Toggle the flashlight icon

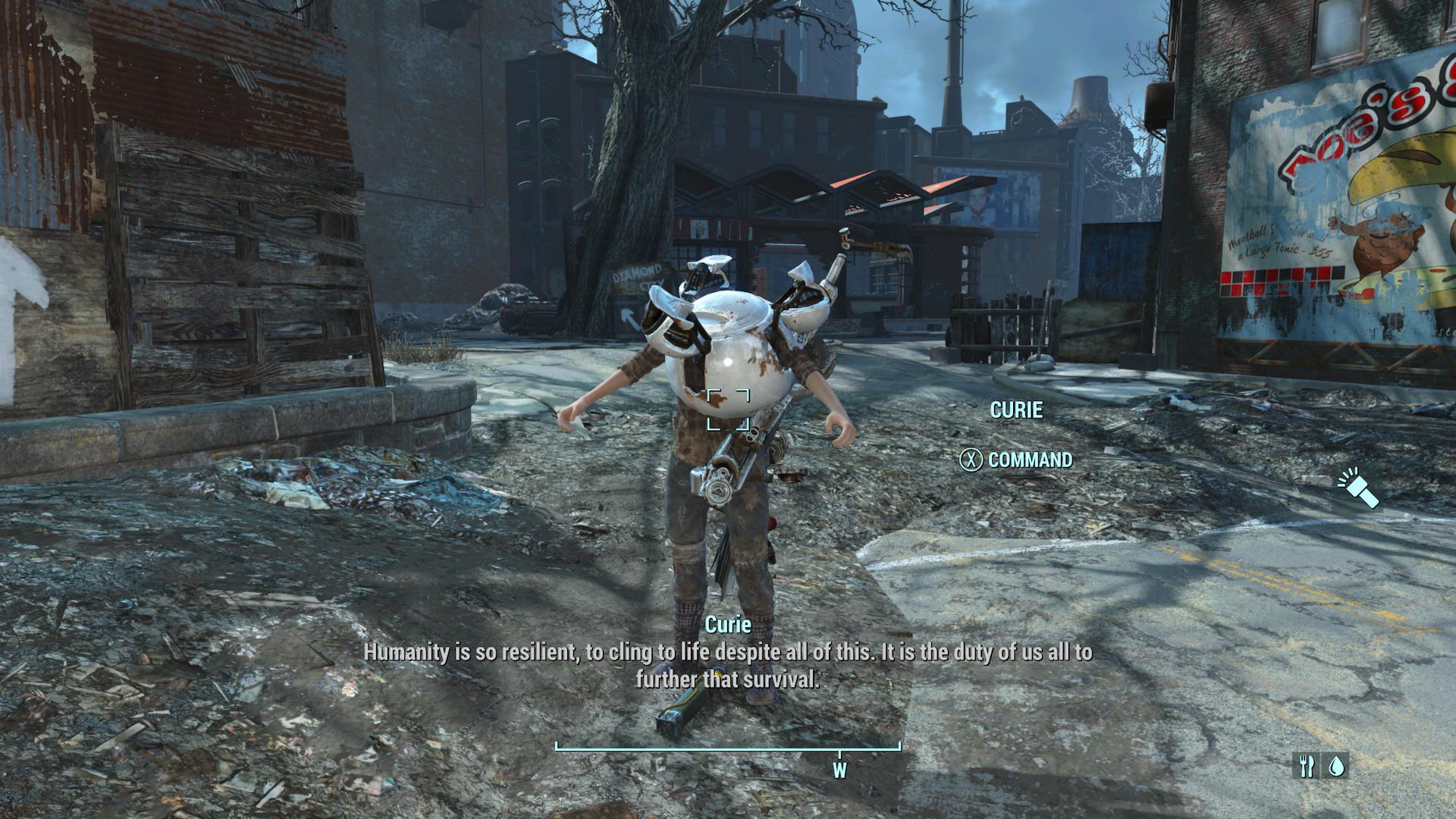(1358, 489)
